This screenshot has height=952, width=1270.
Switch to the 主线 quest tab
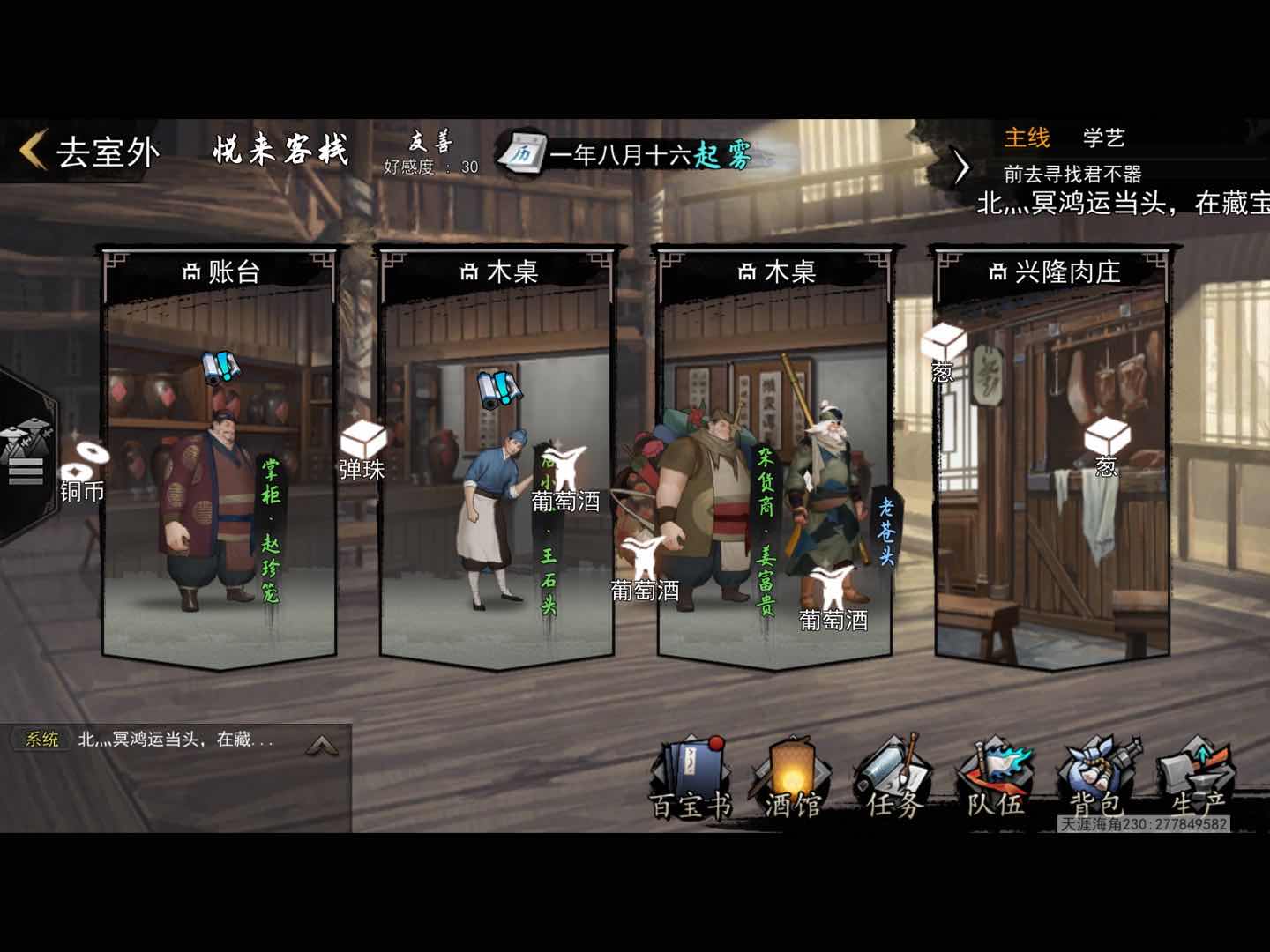point(1027,138)
